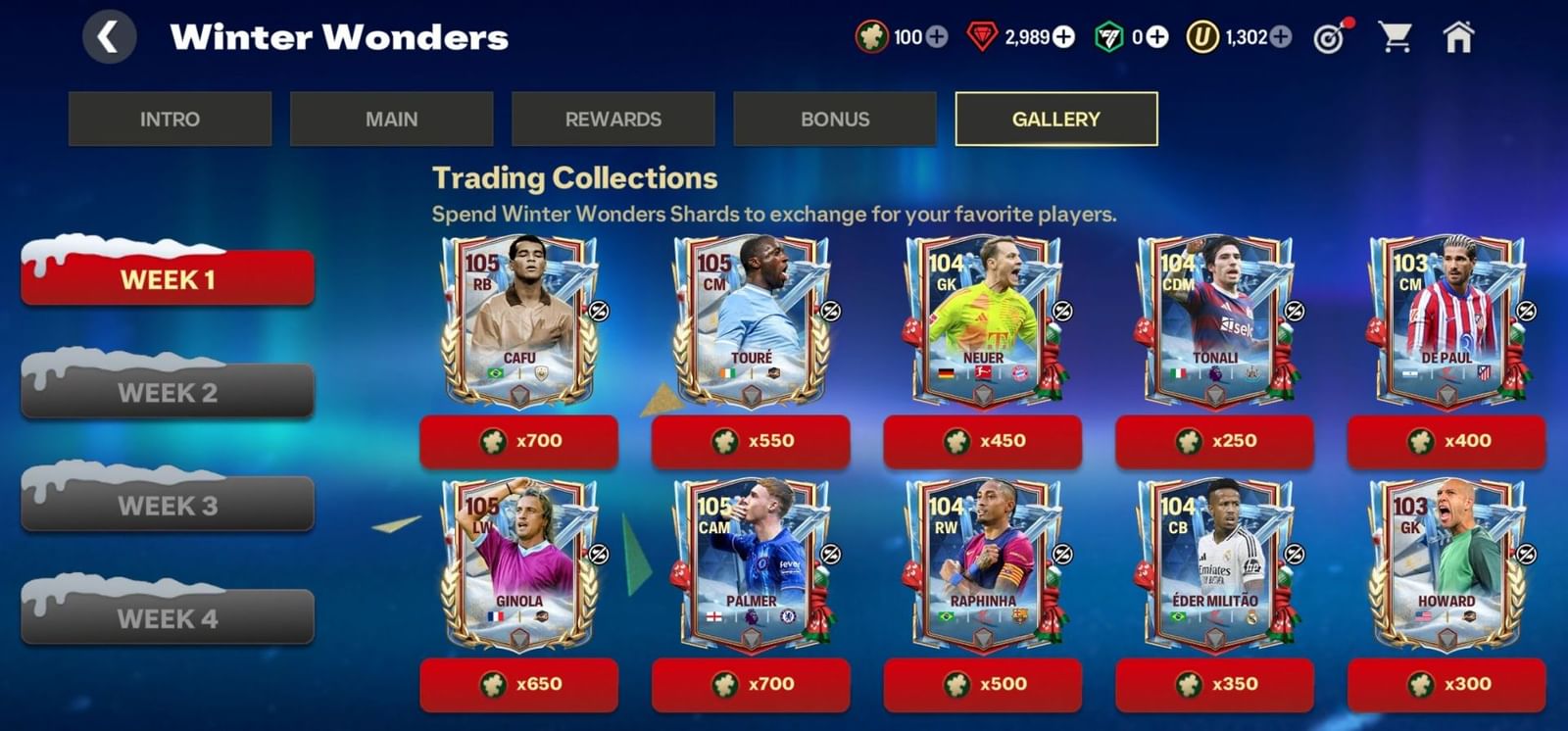This screenshot has width=1568, height=731.
Task: Click the currently selected WEEK 1 button
Action: (167, 280)
